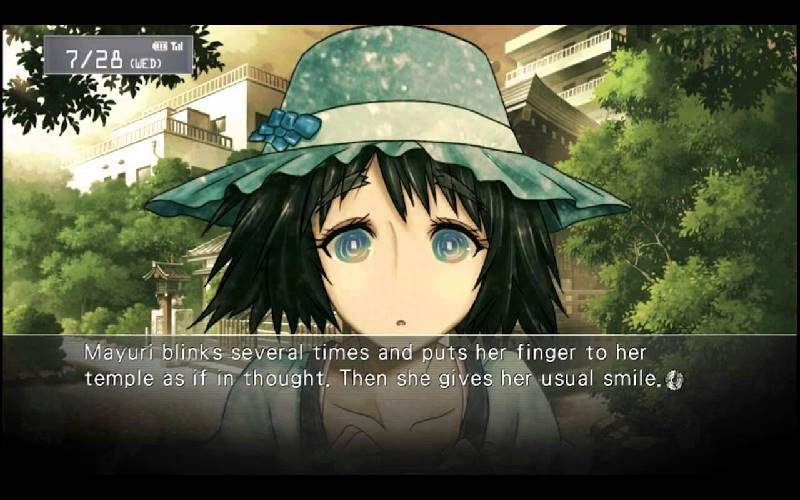800x500 pixels.
Task: Click the Mayuri narration text box to continue
Action: coord(380,366)
